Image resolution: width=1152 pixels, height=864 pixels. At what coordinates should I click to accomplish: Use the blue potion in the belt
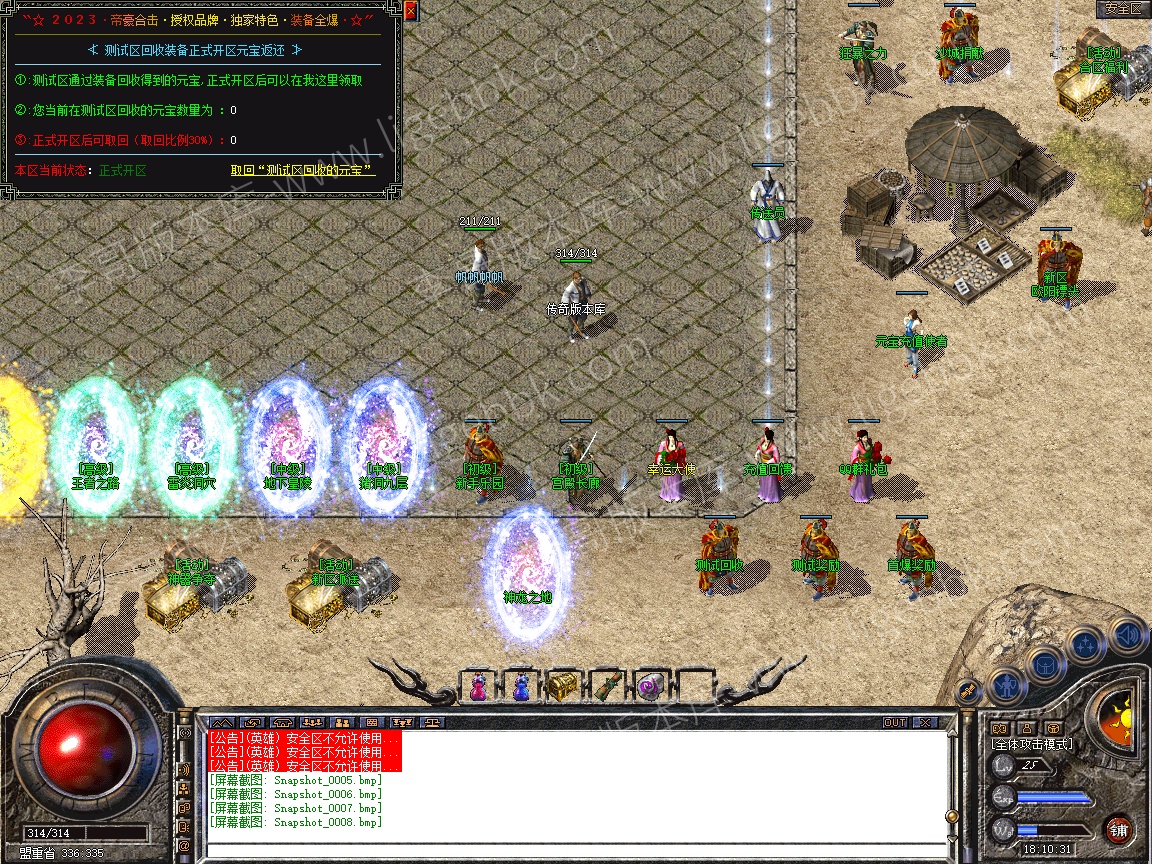[521, 687]
